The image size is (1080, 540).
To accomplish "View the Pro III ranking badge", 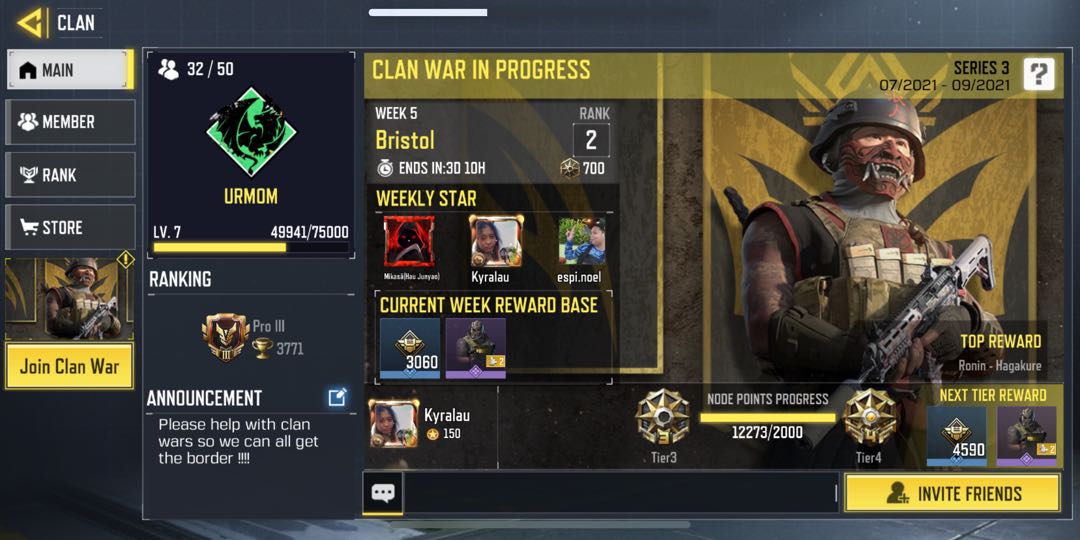I will (x=225, y=337).
